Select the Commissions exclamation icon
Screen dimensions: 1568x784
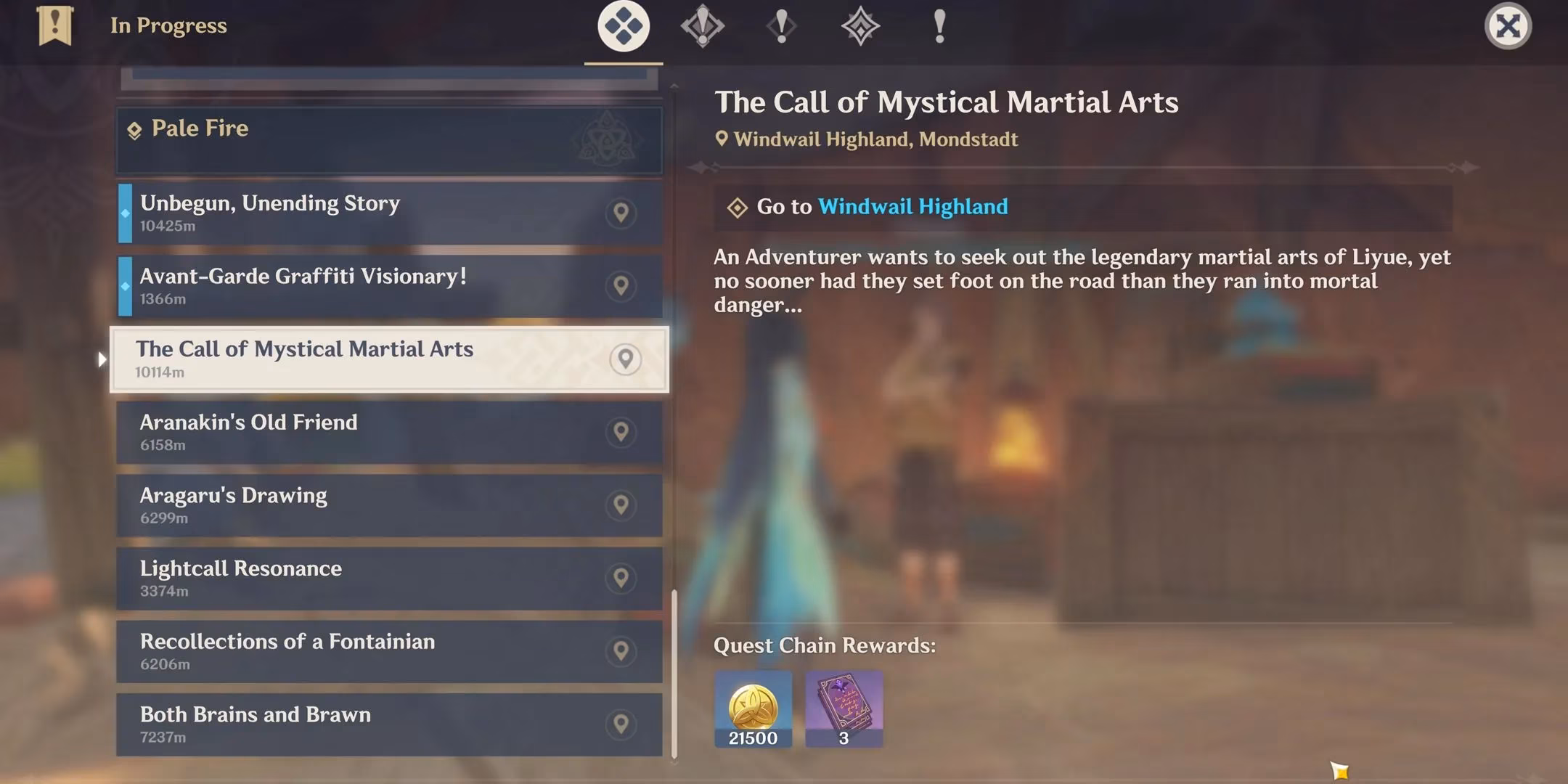pos(939,27)
